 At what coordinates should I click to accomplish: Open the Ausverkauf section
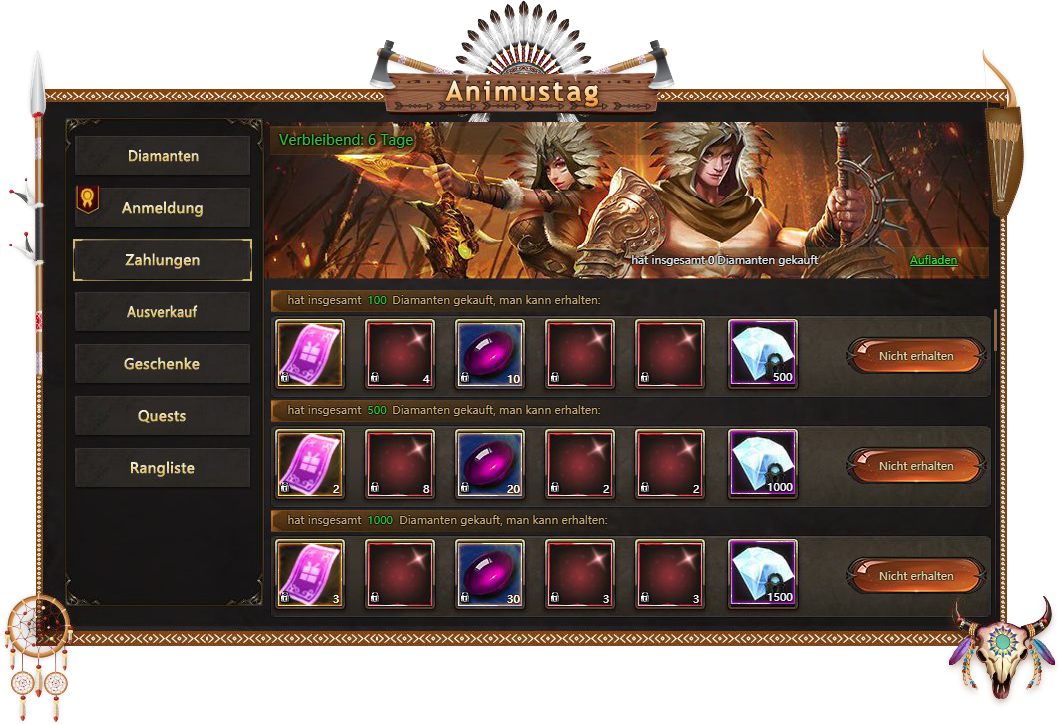point(163,312)
